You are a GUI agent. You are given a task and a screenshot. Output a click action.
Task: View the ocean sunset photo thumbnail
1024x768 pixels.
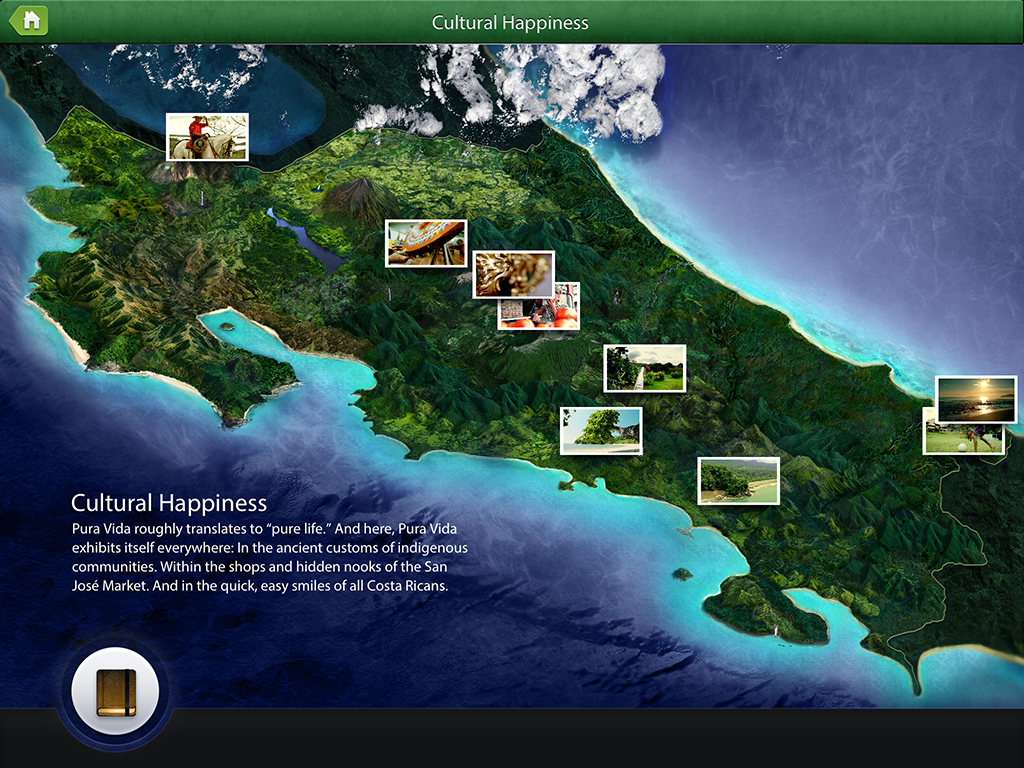[976, 399]
